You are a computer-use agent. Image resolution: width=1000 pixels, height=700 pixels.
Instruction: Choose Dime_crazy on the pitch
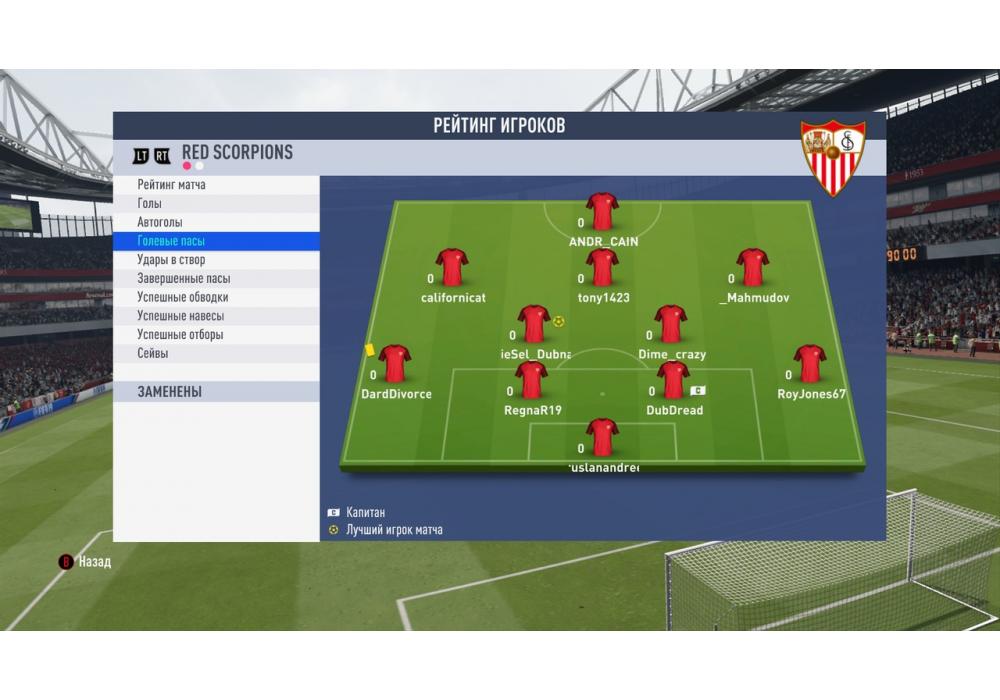pos(670,324)
